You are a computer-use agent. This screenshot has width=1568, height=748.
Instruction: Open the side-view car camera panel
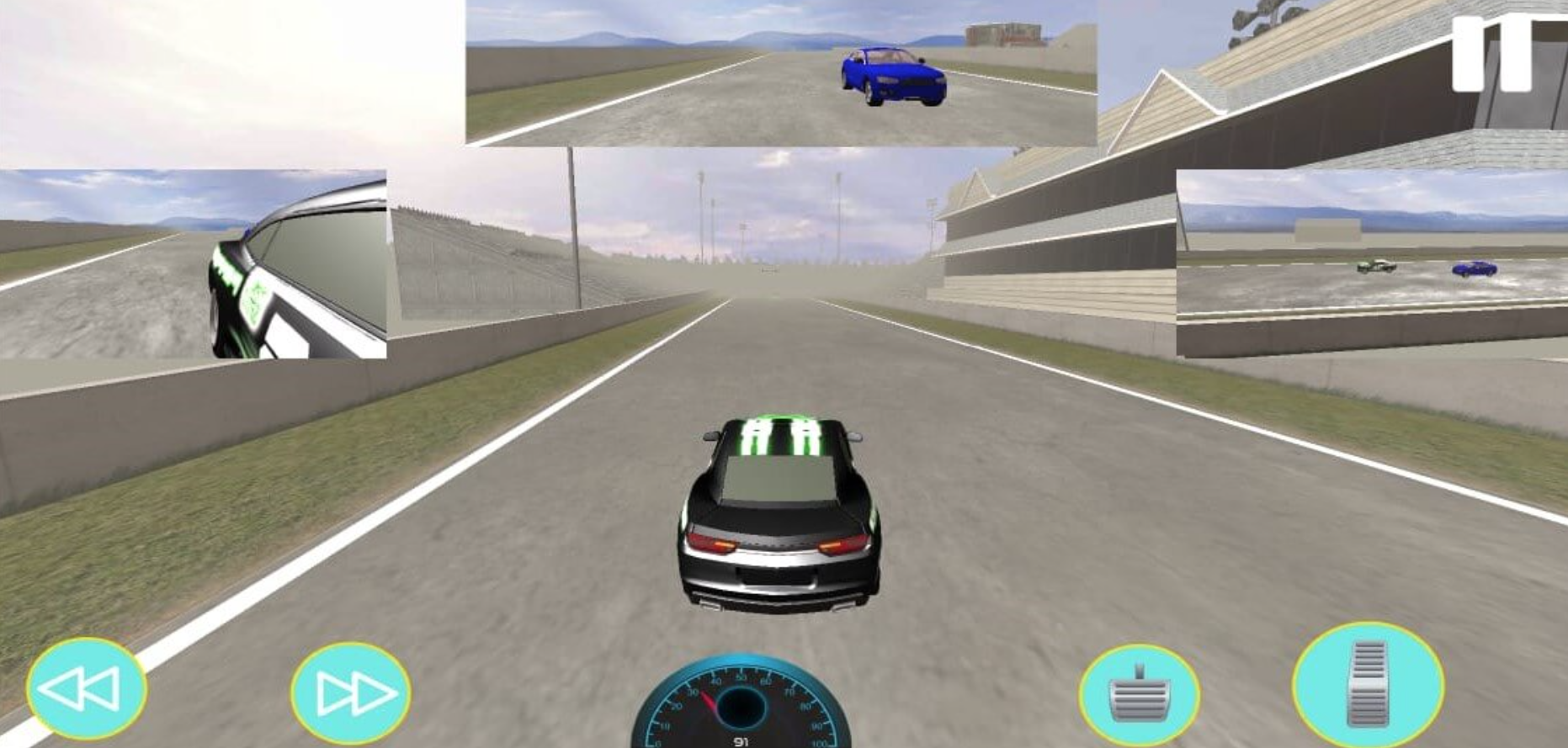pos(193,264)
